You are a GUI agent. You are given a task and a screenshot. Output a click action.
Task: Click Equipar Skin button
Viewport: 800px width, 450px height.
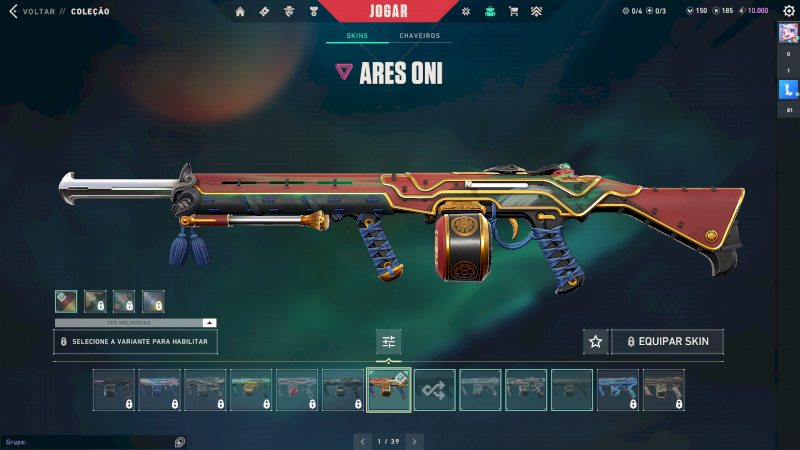[x=667, y=342]
